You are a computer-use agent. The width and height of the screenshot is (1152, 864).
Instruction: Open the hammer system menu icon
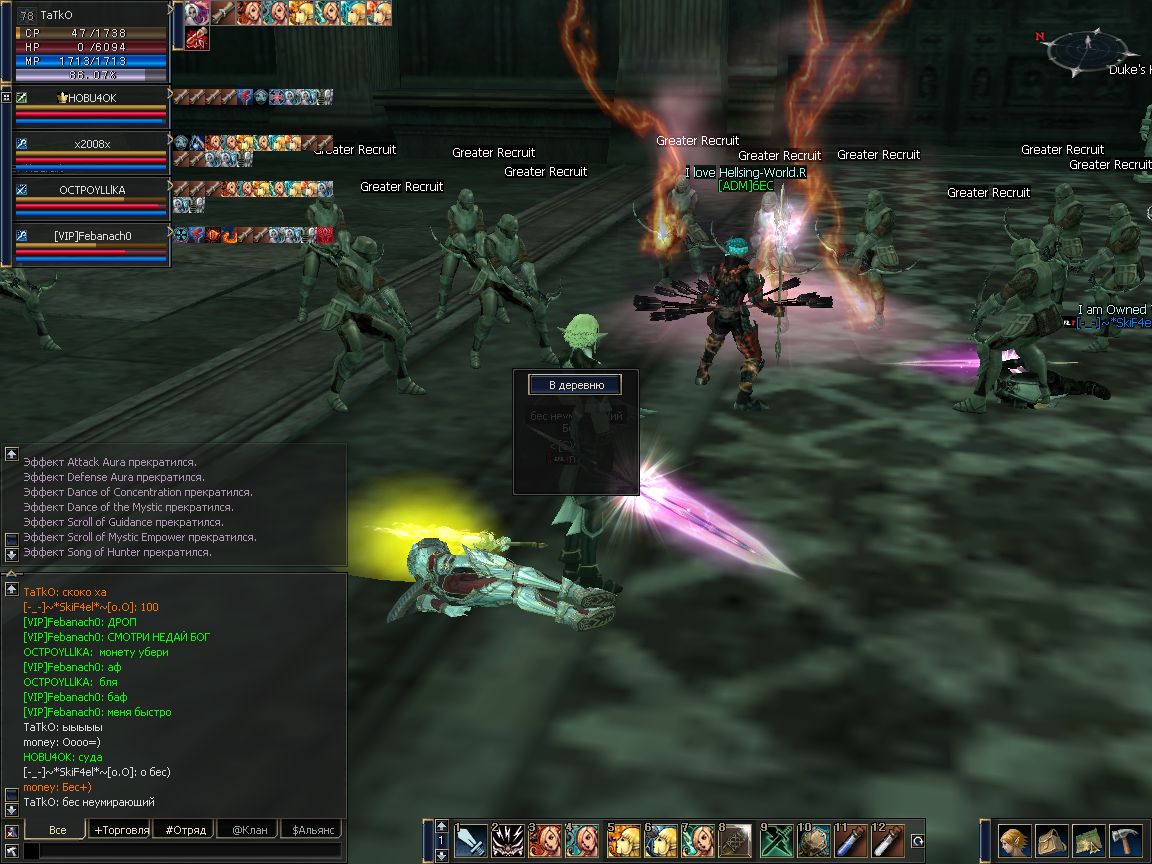click(1126, 840)
